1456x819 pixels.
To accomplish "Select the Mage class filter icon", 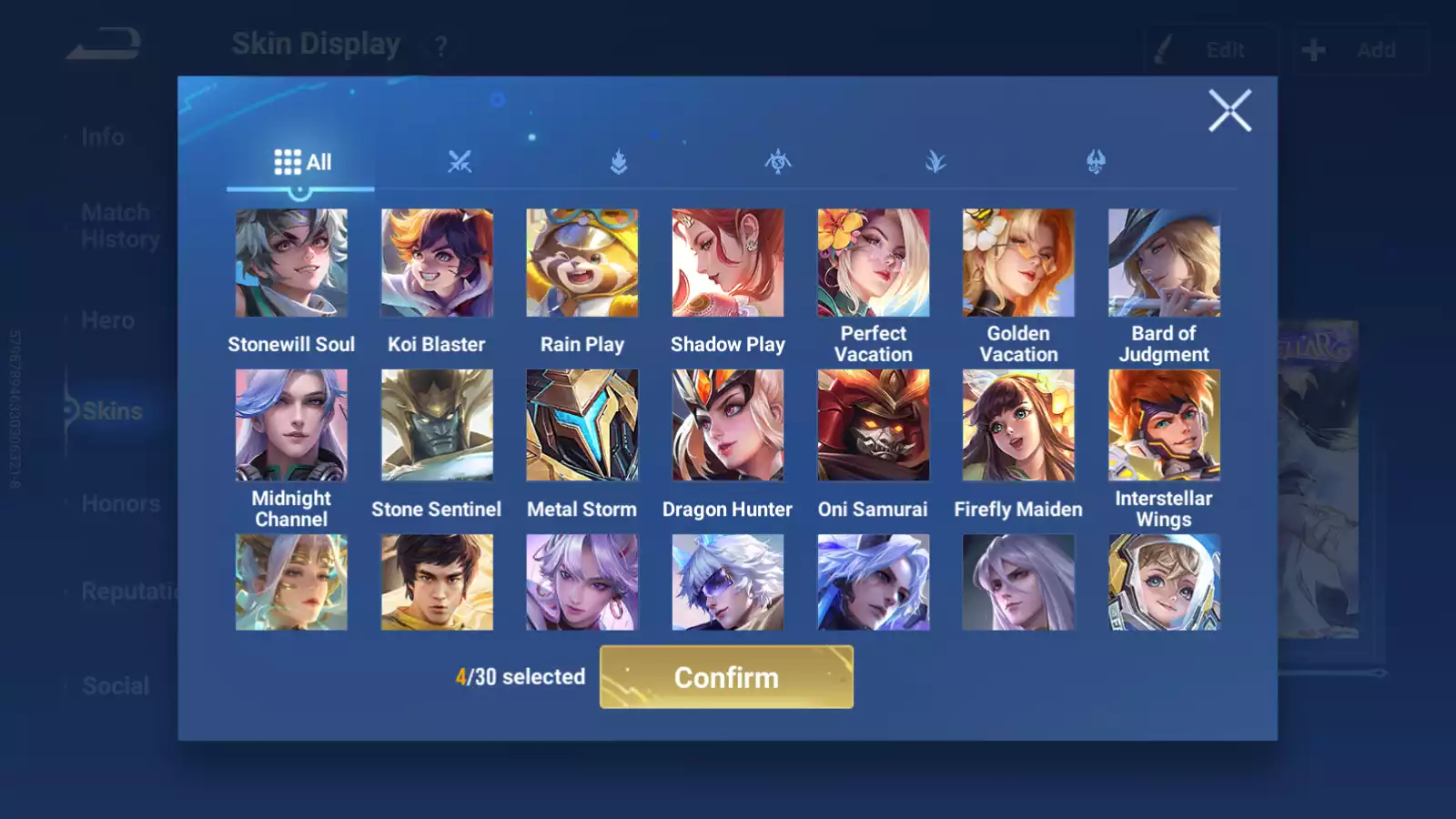I will click(x=779, y=162).
